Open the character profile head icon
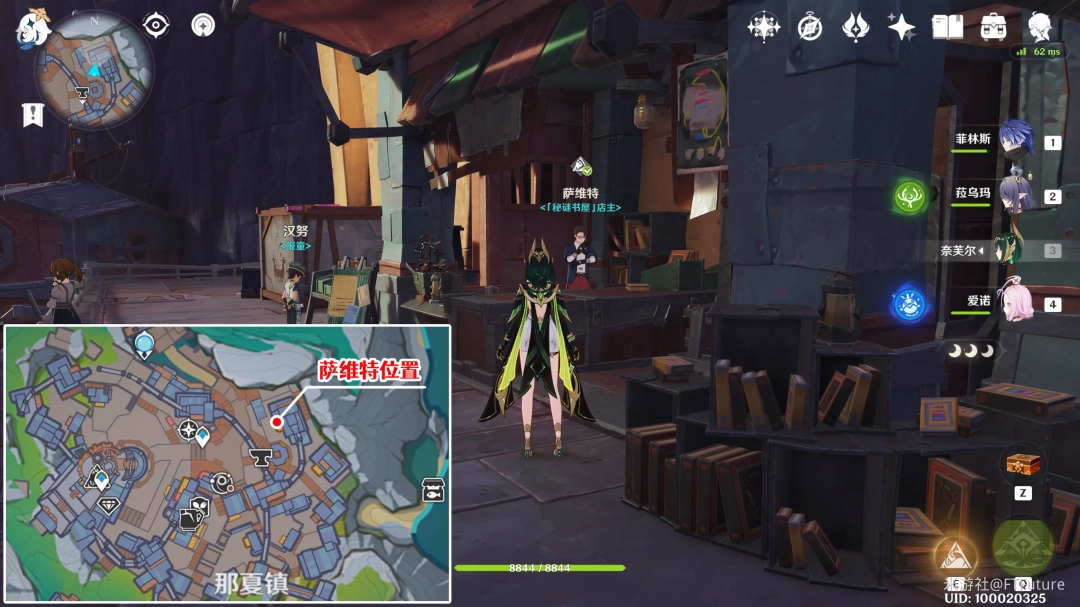1080x607 pixels. click(1040, 27)
